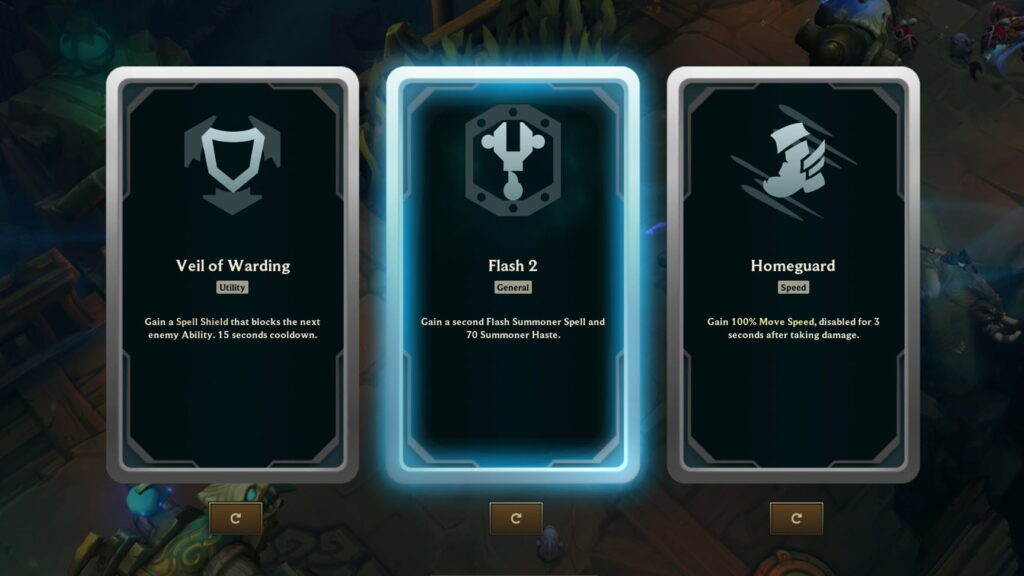Screen dimensions: 1024x576
Task: Choose the Veil of Warding augment card
Action: (x=232, y=275)
